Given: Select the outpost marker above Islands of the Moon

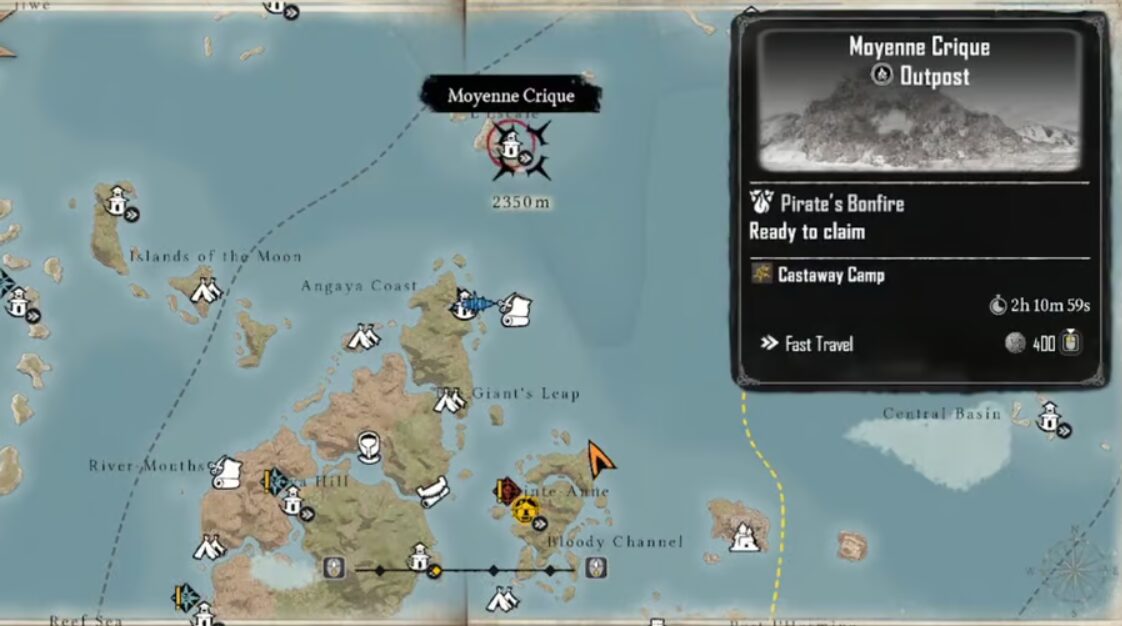Looking at the screenshot, I should coord(118,200).
